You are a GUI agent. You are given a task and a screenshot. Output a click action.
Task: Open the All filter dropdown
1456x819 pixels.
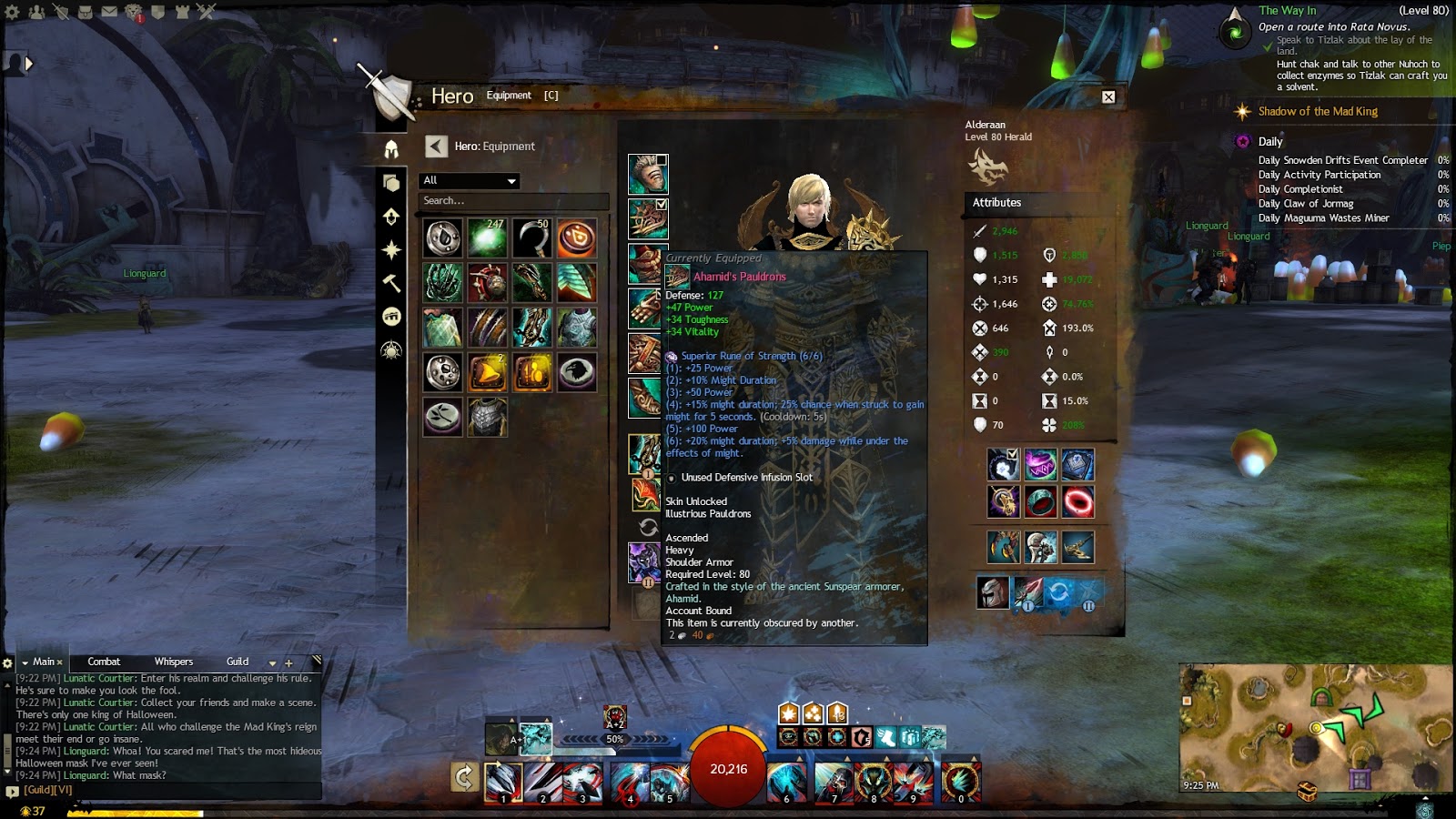coord(469,181)
